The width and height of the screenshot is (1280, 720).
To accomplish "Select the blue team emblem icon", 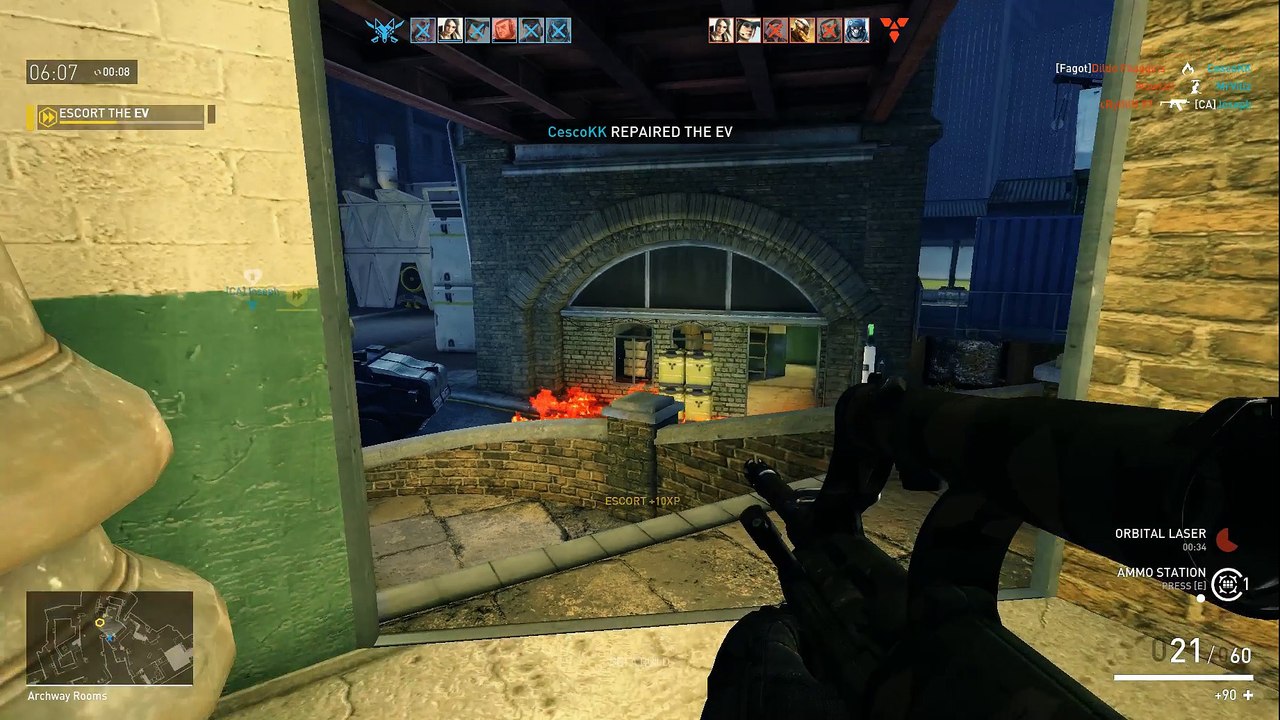I will click(x=384, y=30).
